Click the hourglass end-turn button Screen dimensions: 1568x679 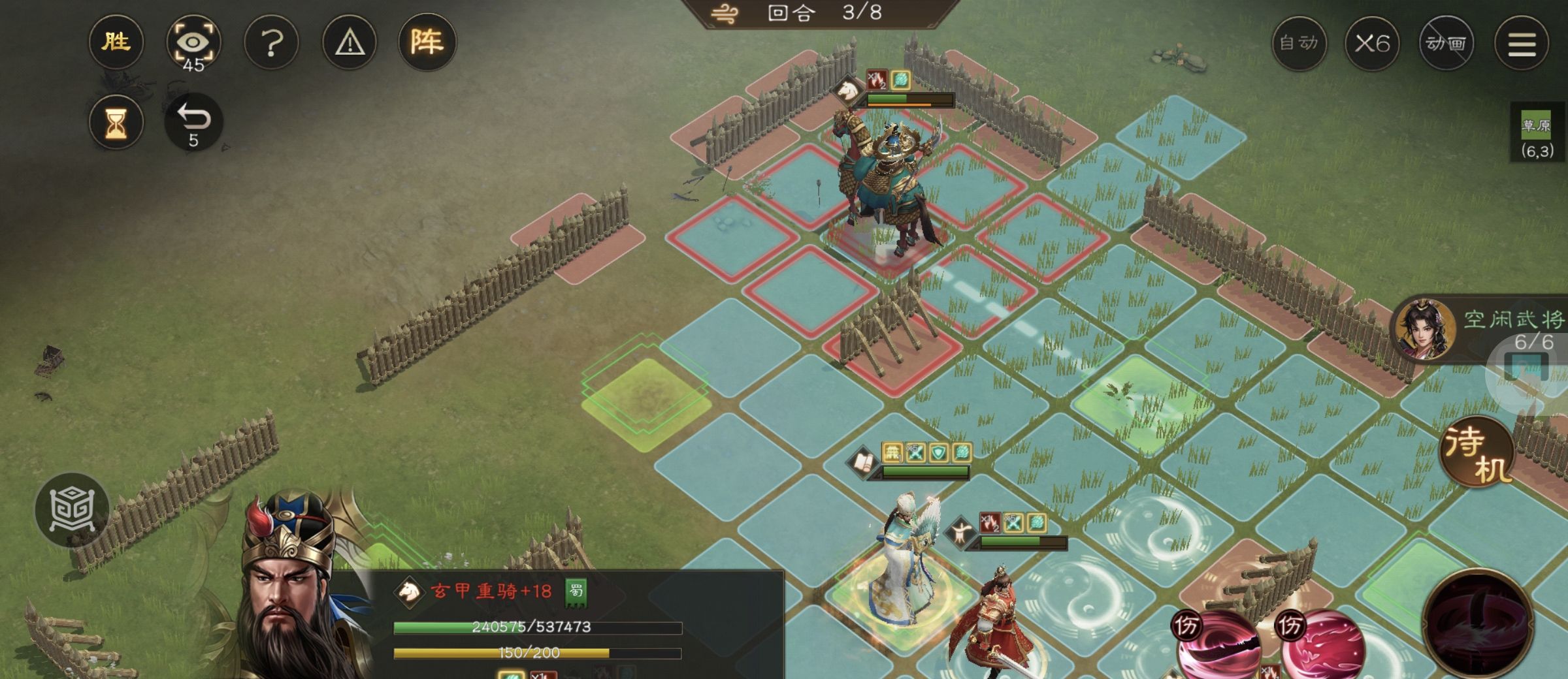(116, 122)
